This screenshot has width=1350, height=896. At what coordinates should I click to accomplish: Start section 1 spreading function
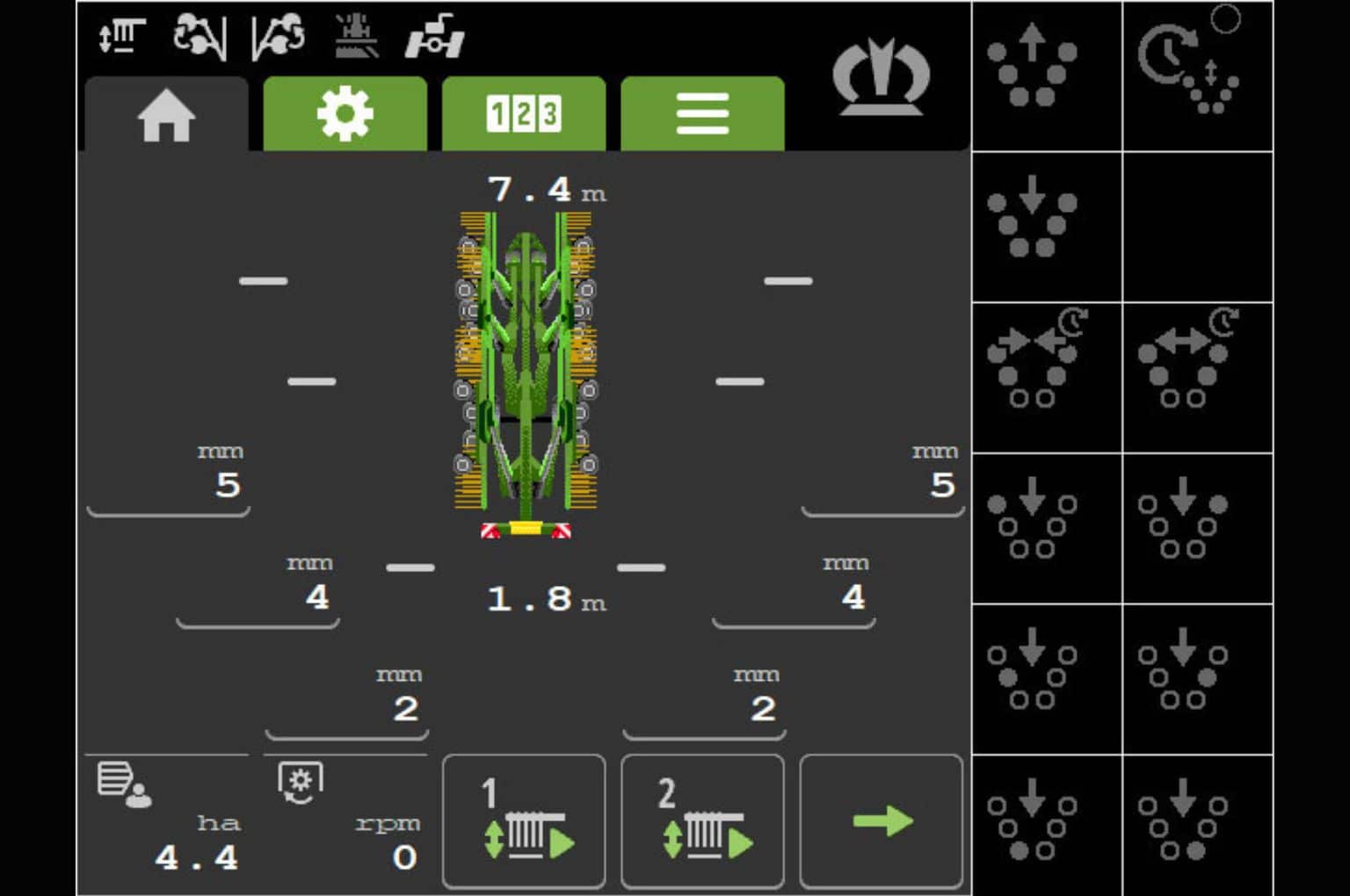point(524,820)
